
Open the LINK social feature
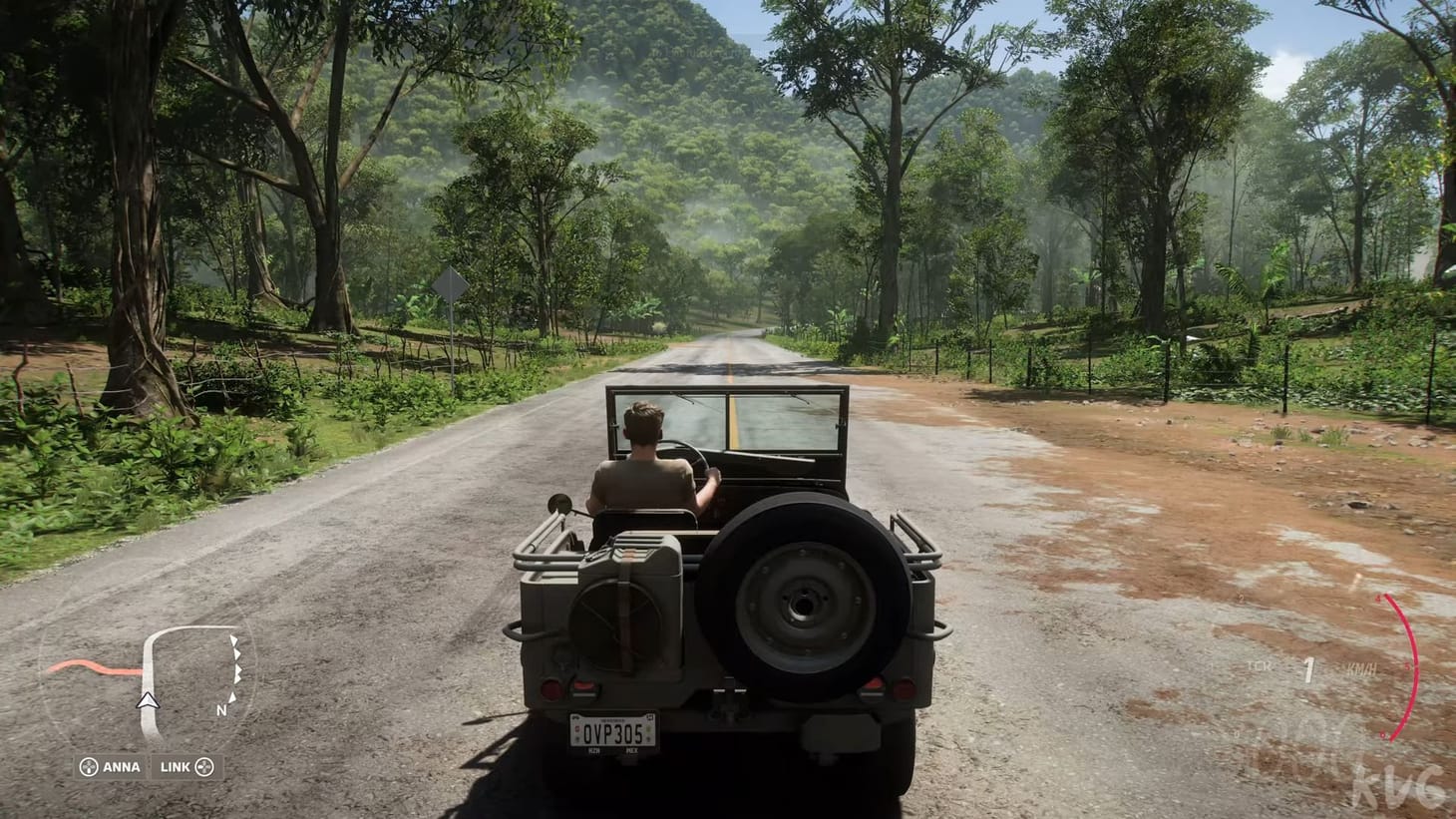175,766
